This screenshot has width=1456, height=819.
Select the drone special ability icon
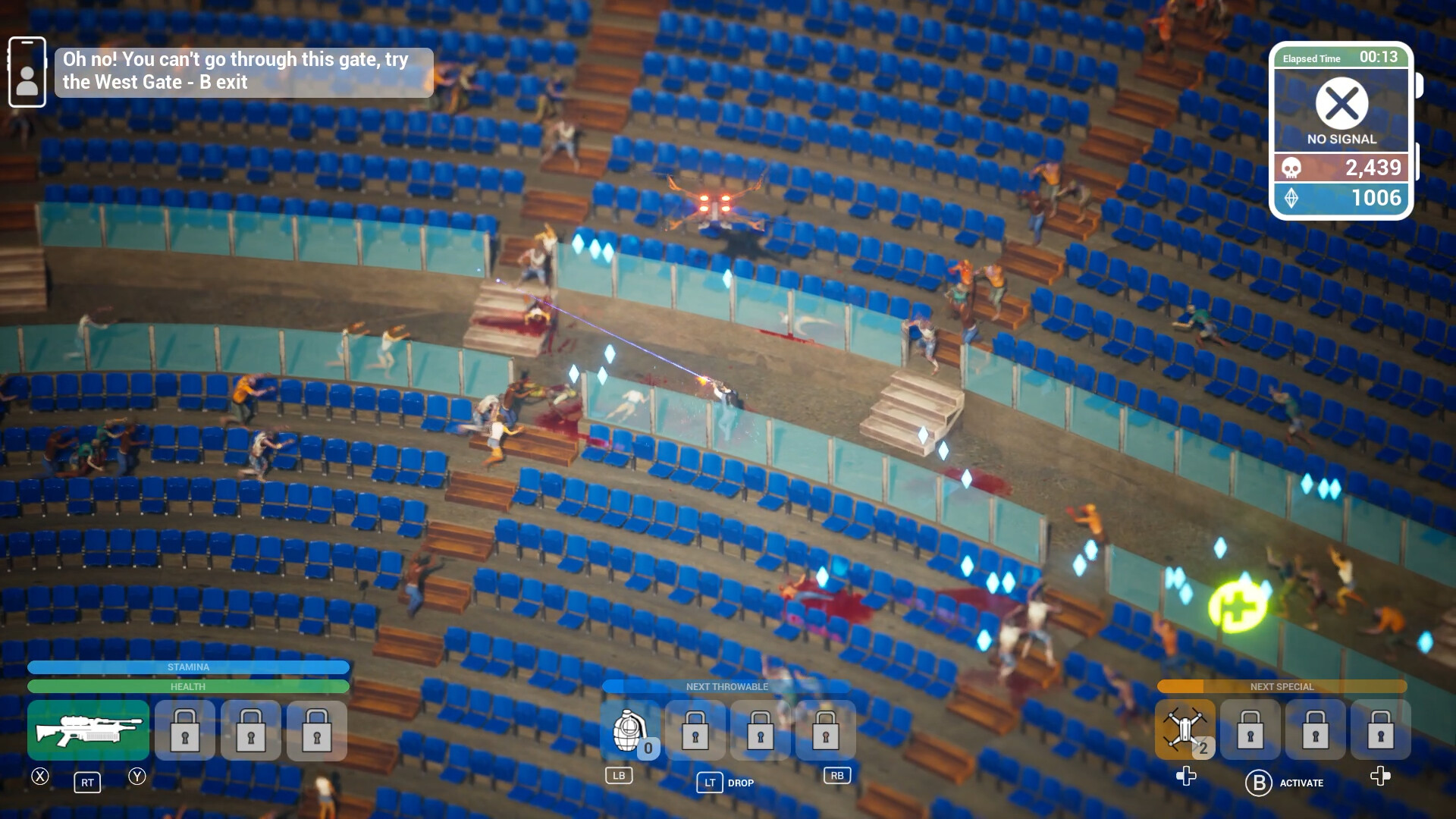point(1185,730)
